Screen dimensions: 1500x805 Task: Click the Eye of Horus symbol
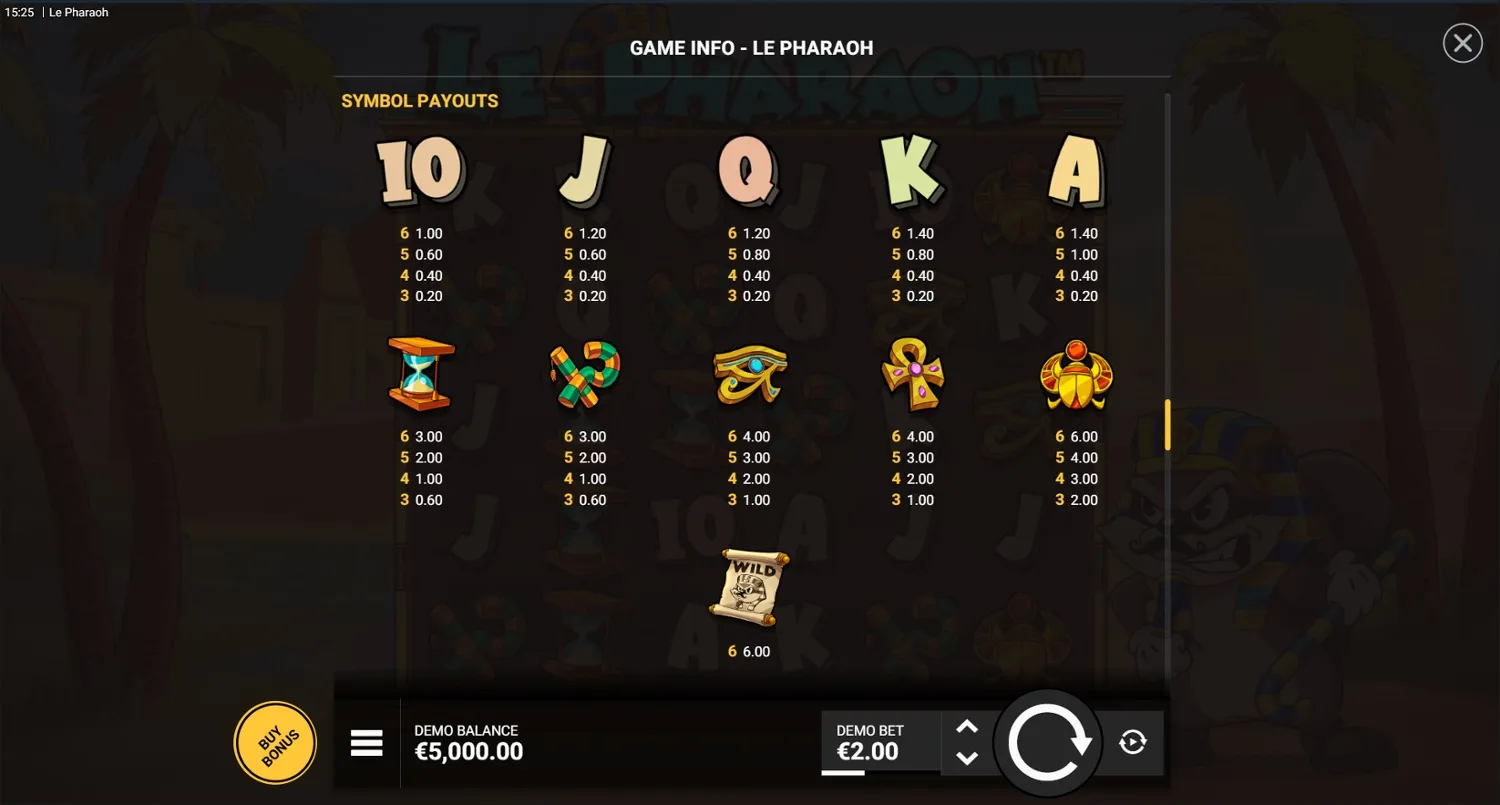coord(750,375)
